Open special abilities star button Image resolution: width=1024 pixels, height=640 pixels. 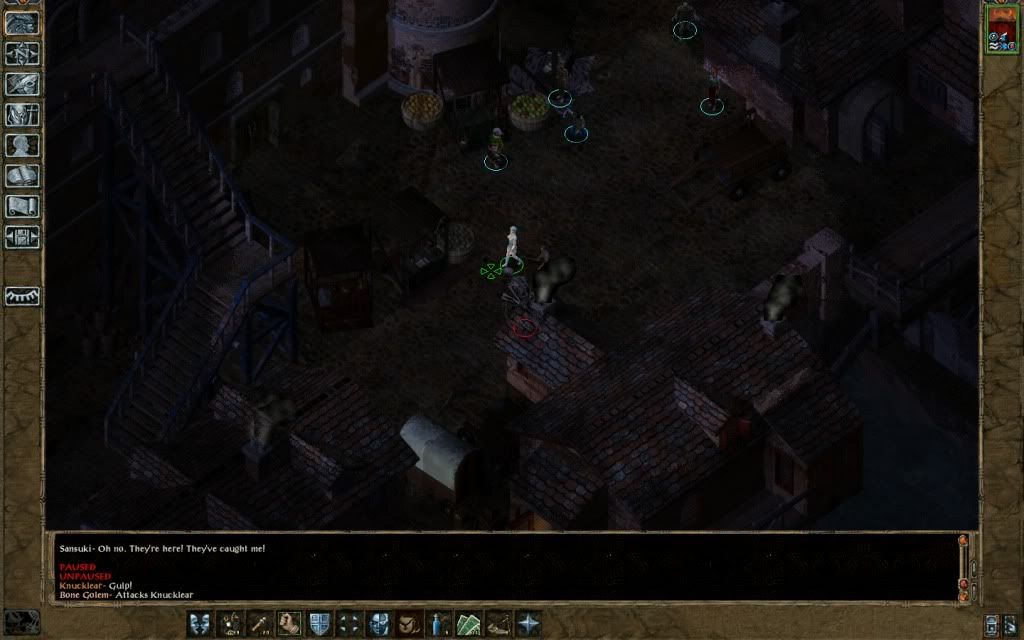527,623
